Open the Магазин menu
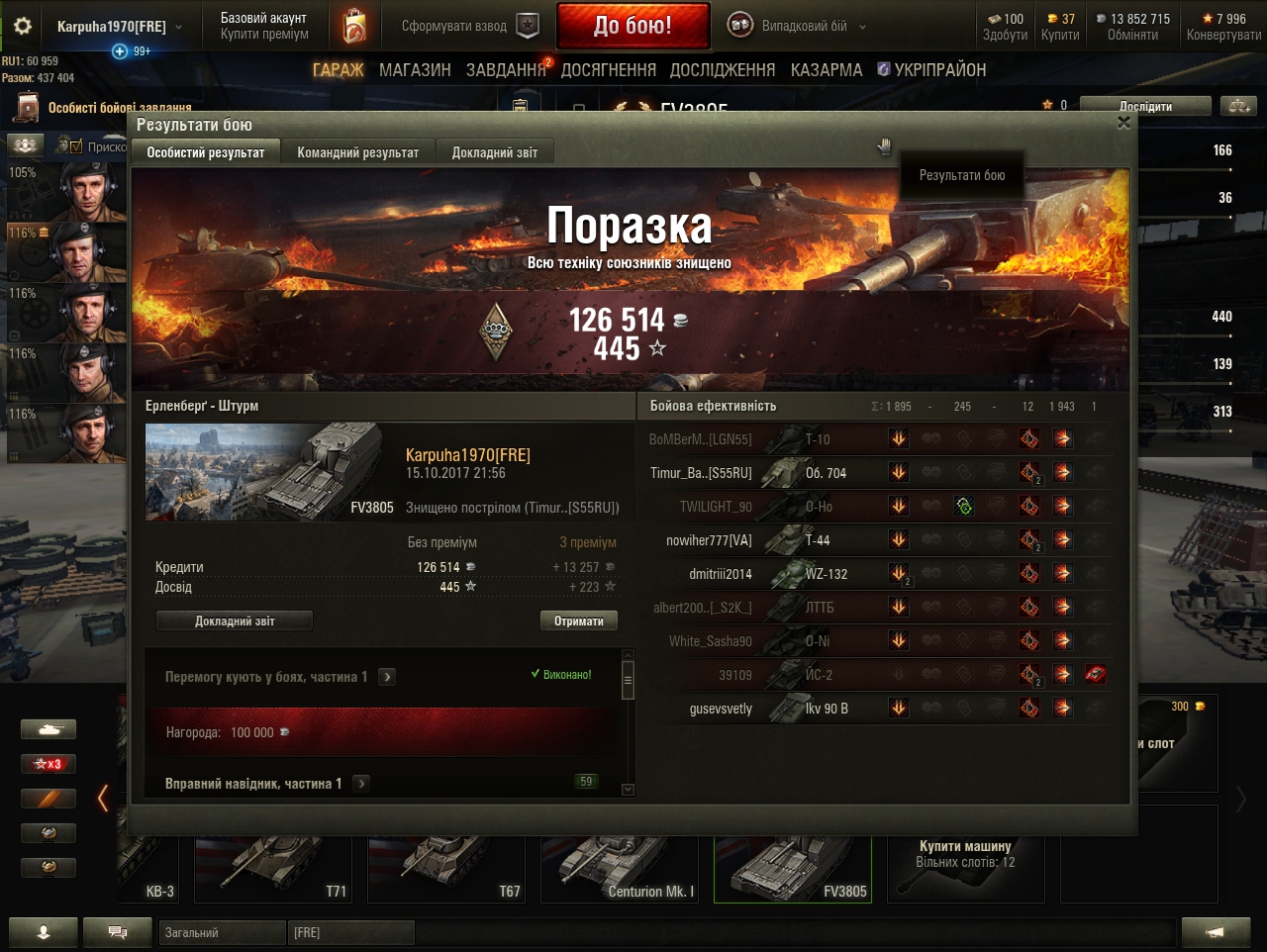This screenshot has height=952, width=1267. point(415,70)
